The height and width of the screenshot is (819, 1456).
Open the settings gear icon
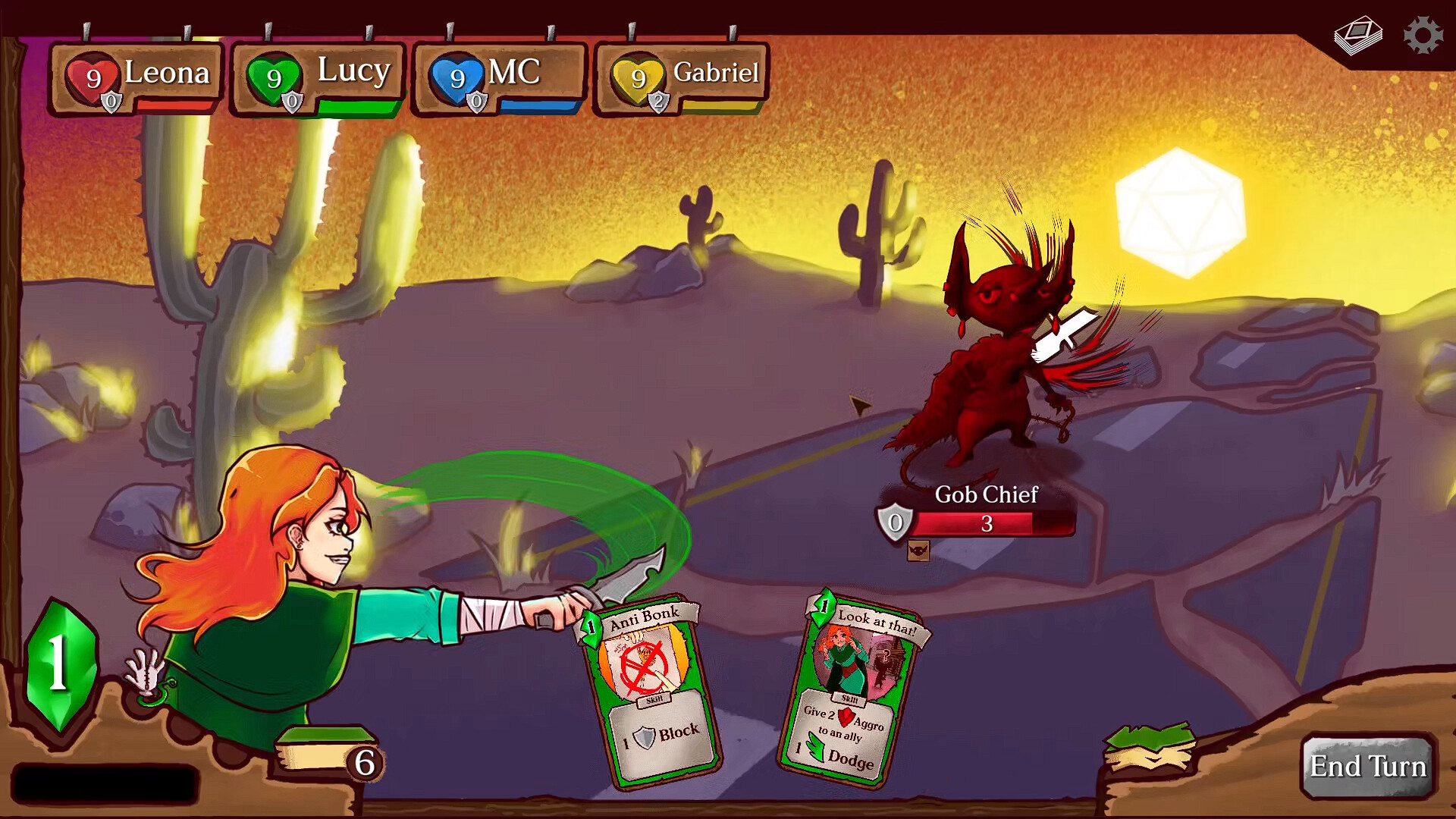[x=1424, y=33]
